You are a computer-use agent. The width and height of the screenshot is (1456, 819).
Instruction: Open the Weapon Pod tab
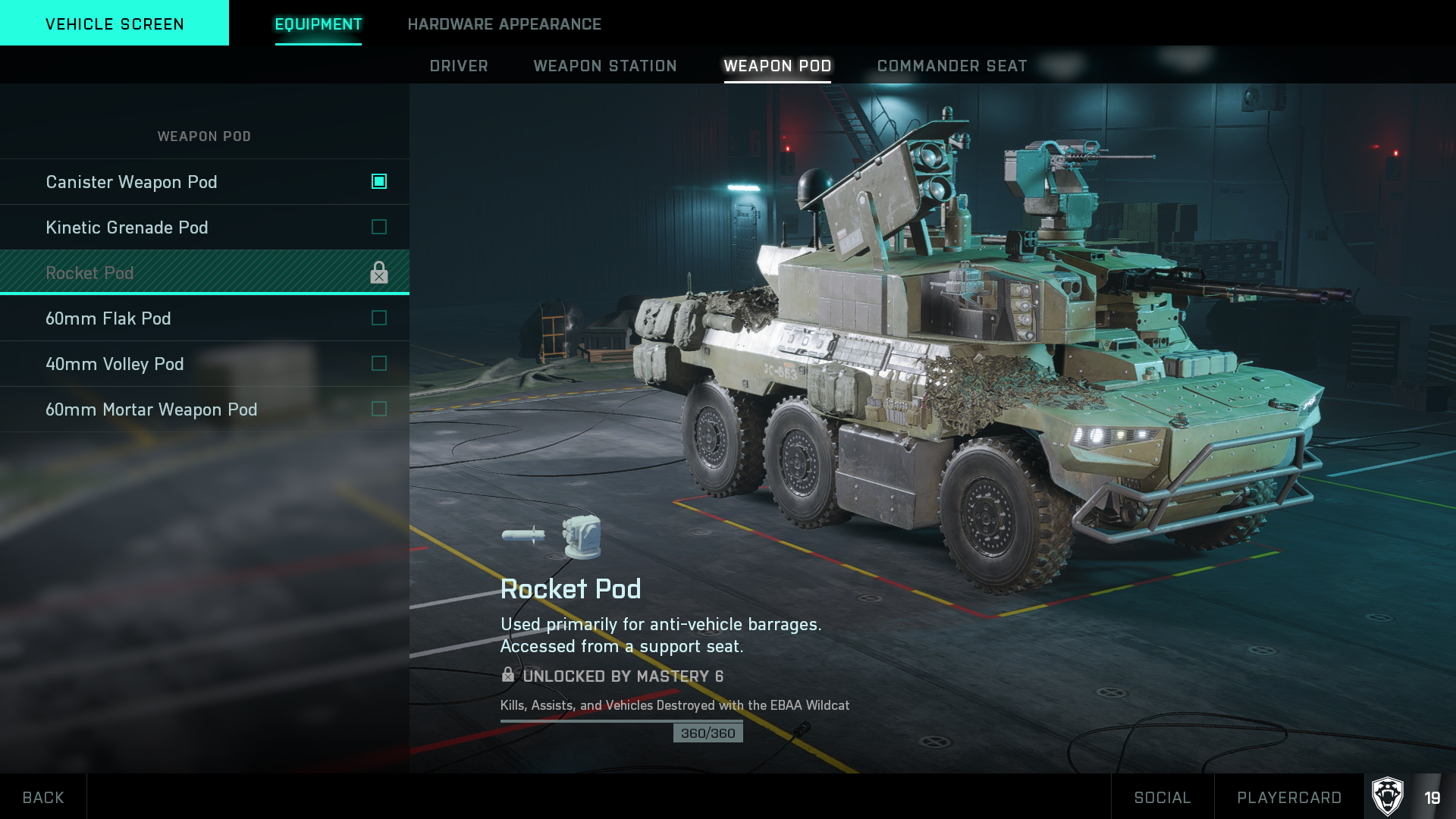point(777,66)
